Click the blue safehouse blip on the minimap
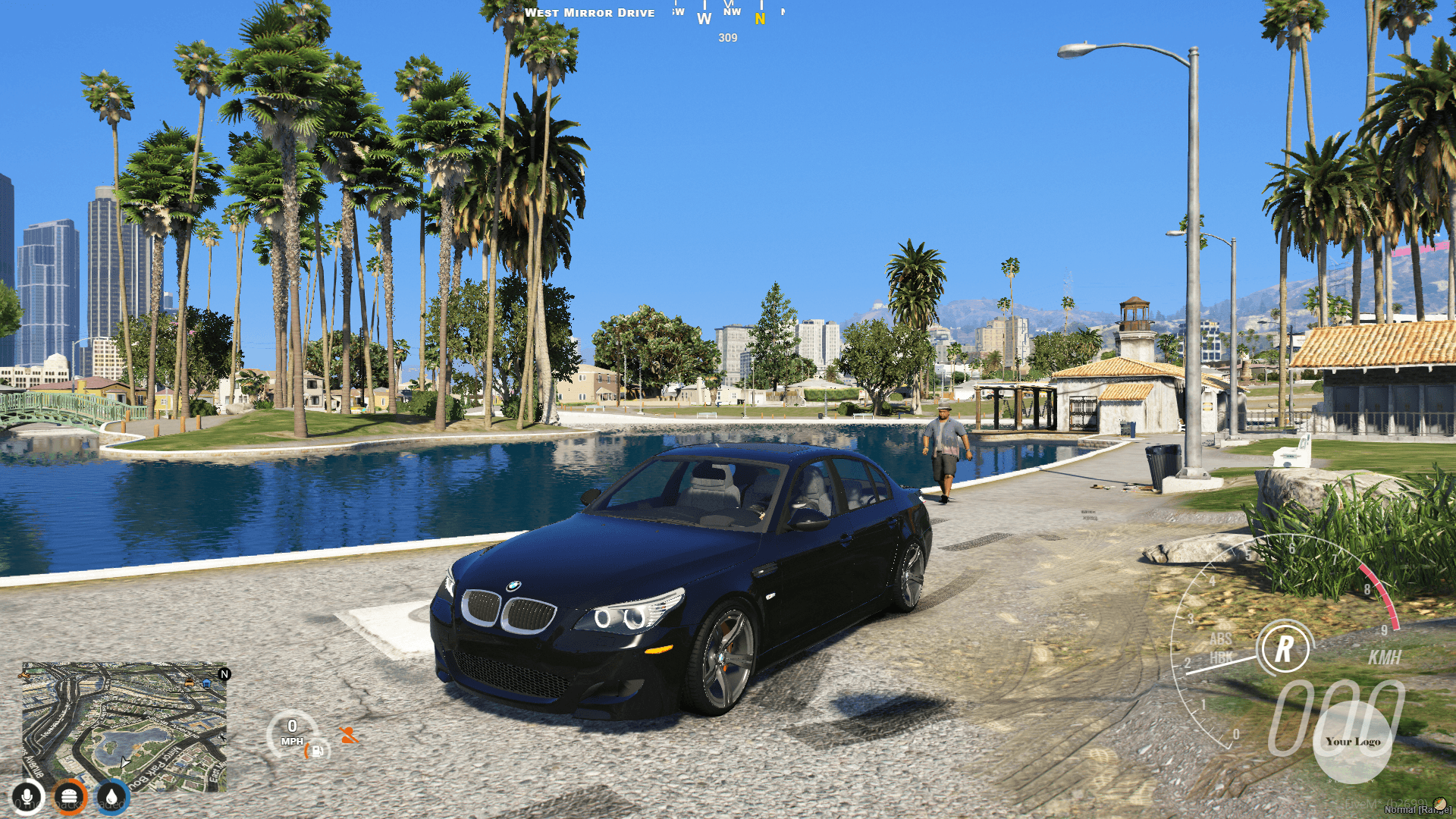This screenshot has width=1456, height=819. point(206,684)
